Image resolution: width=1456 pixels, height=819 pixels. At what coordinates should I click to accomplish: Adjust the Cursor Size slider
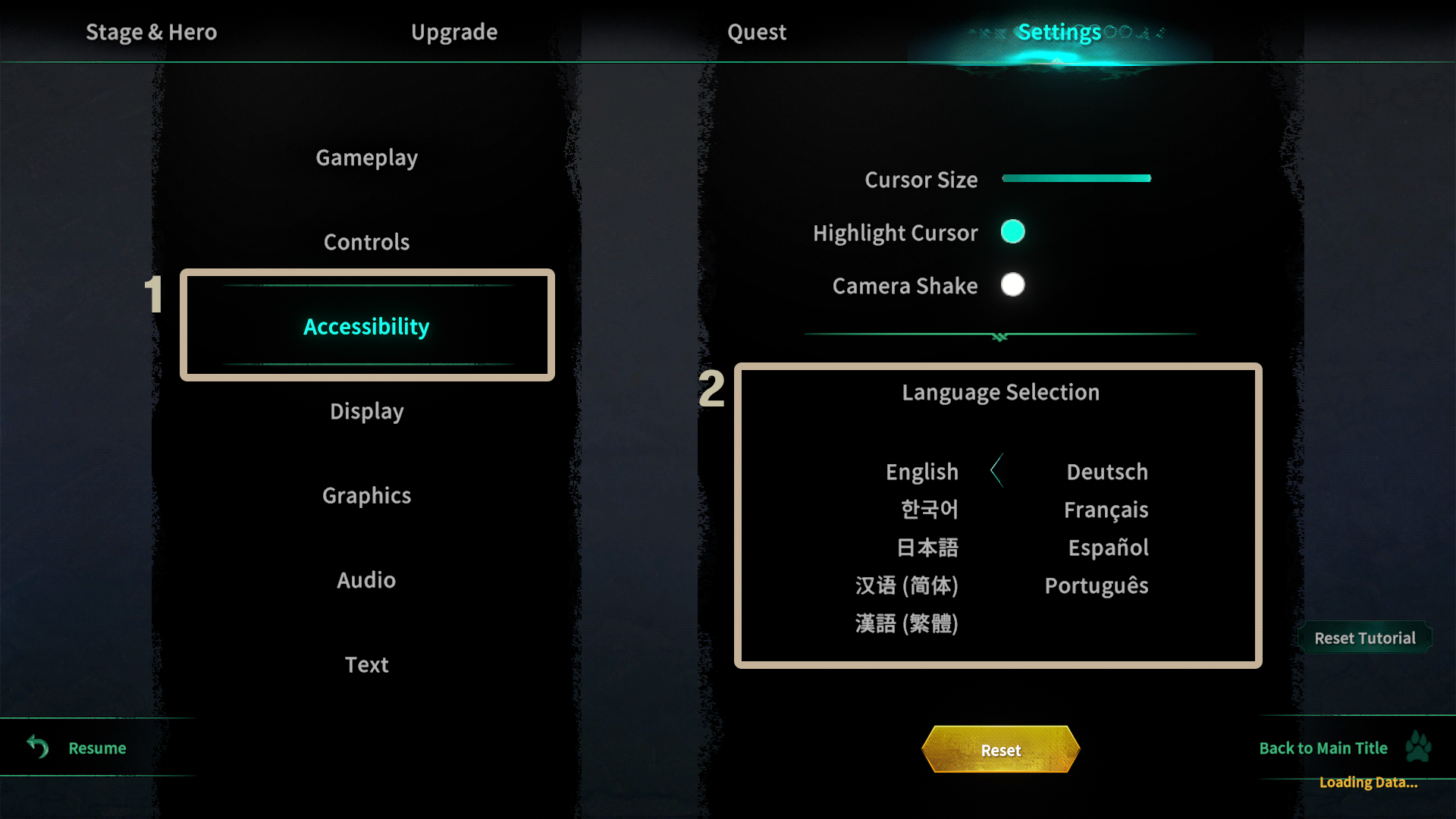(1076, 177)
